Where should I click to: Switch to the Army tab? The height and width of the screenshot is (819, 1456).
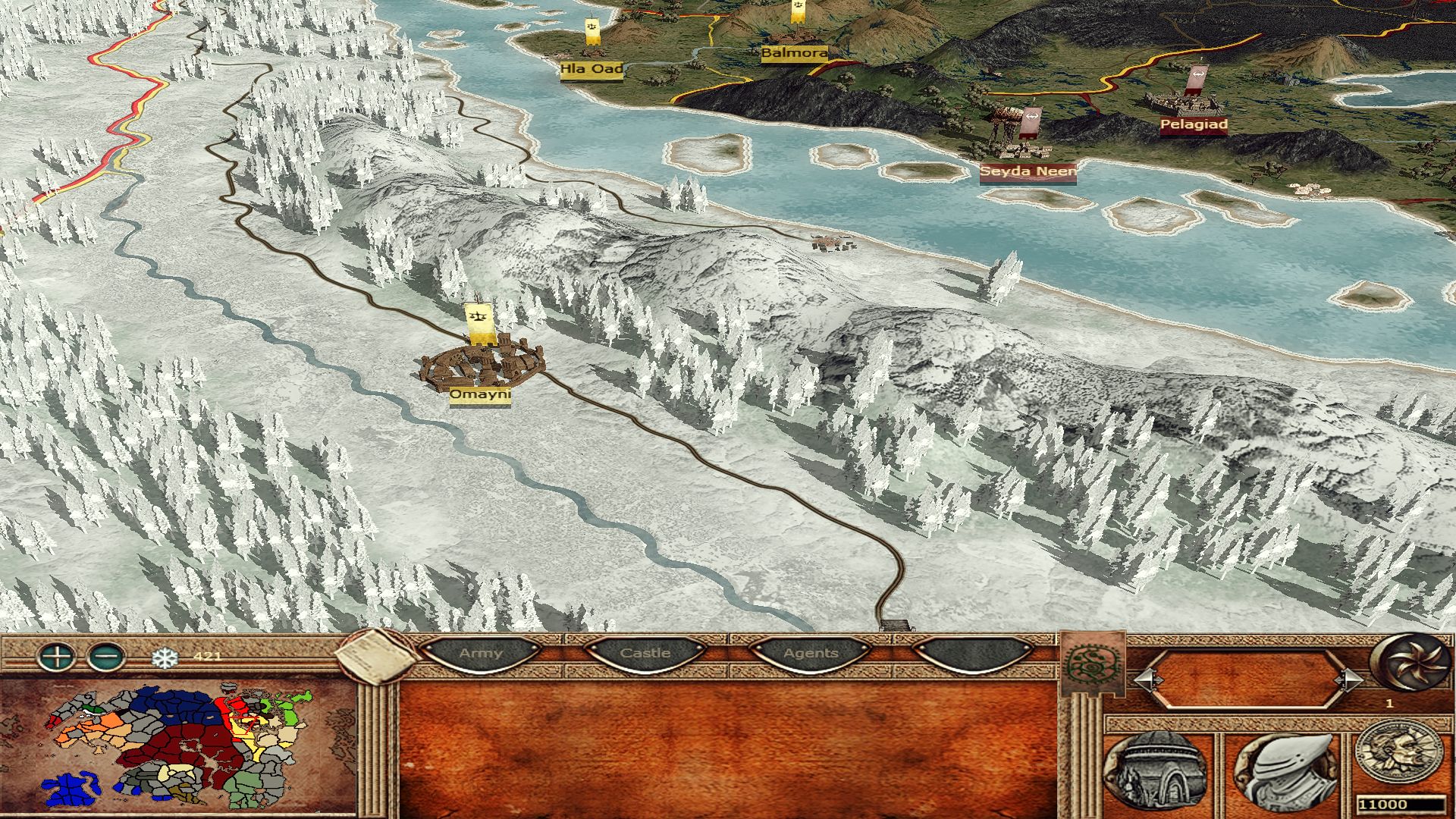pos(481,654)
